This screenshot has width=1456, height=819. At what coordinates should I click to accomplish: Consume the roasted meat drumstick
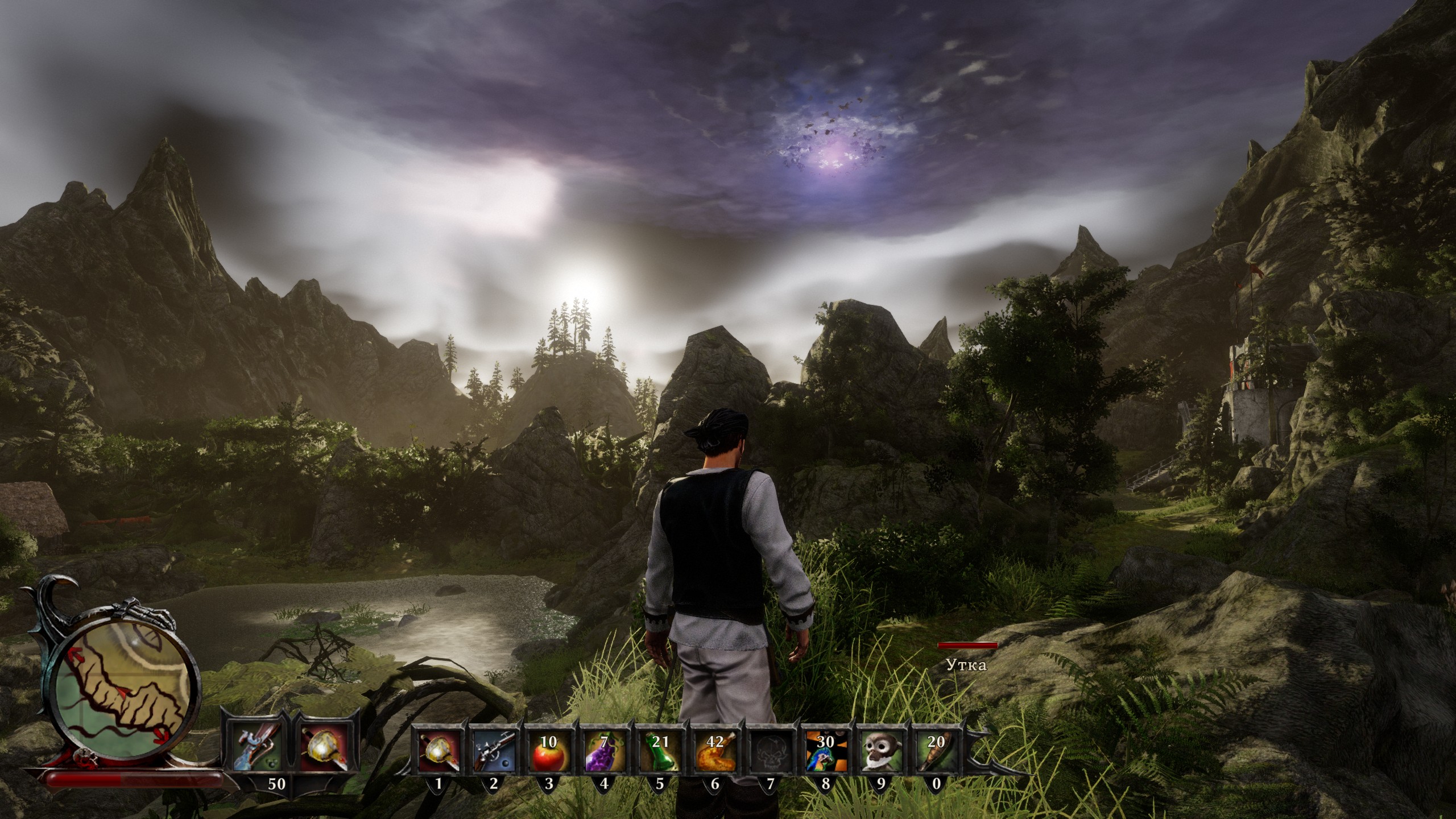coord(715,750)
